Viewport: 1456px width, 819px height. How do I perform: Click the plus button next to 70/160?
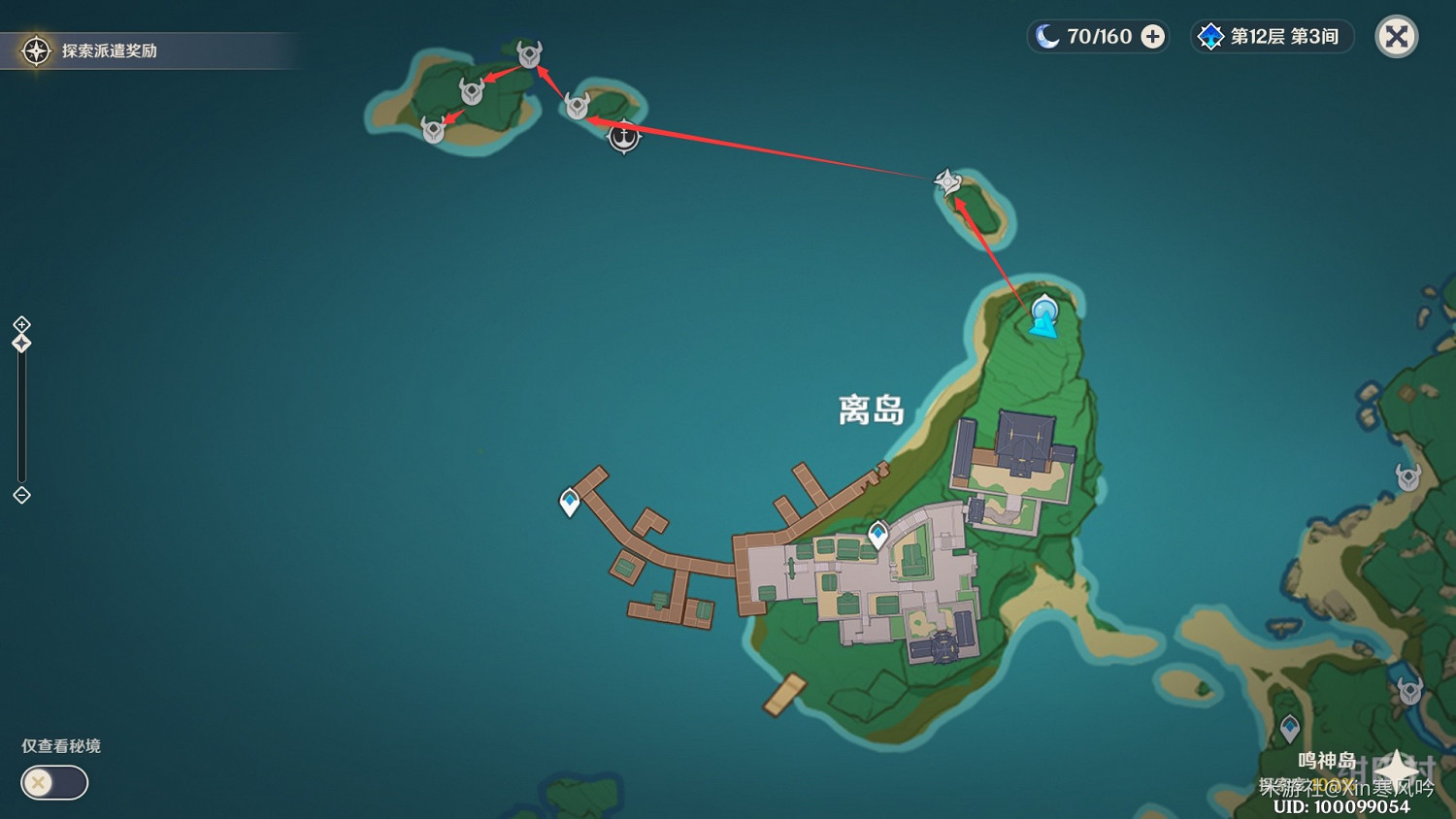1151,36
